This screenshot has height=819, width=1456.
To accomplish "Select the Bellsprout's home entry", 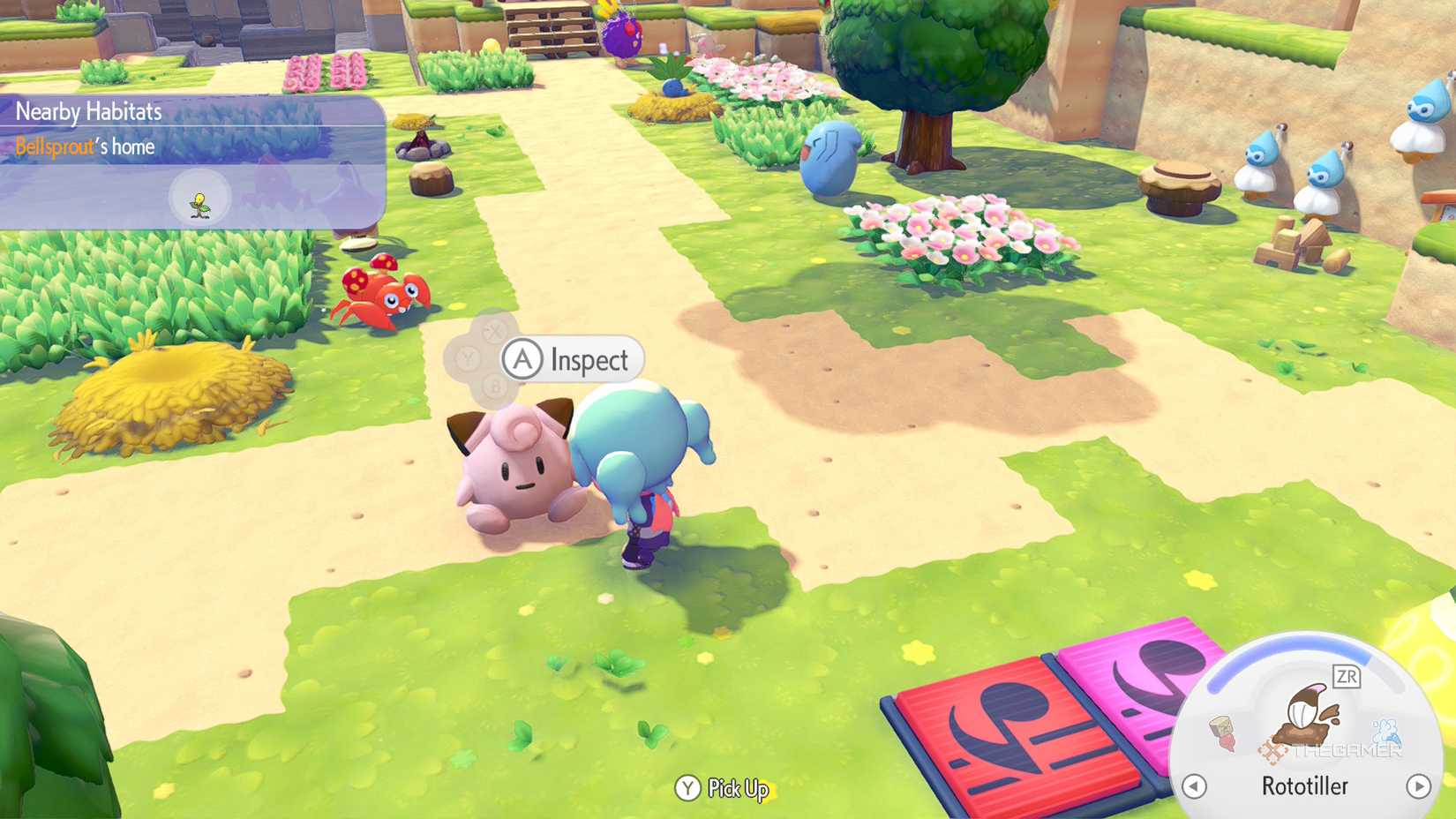I will [86, 147].
